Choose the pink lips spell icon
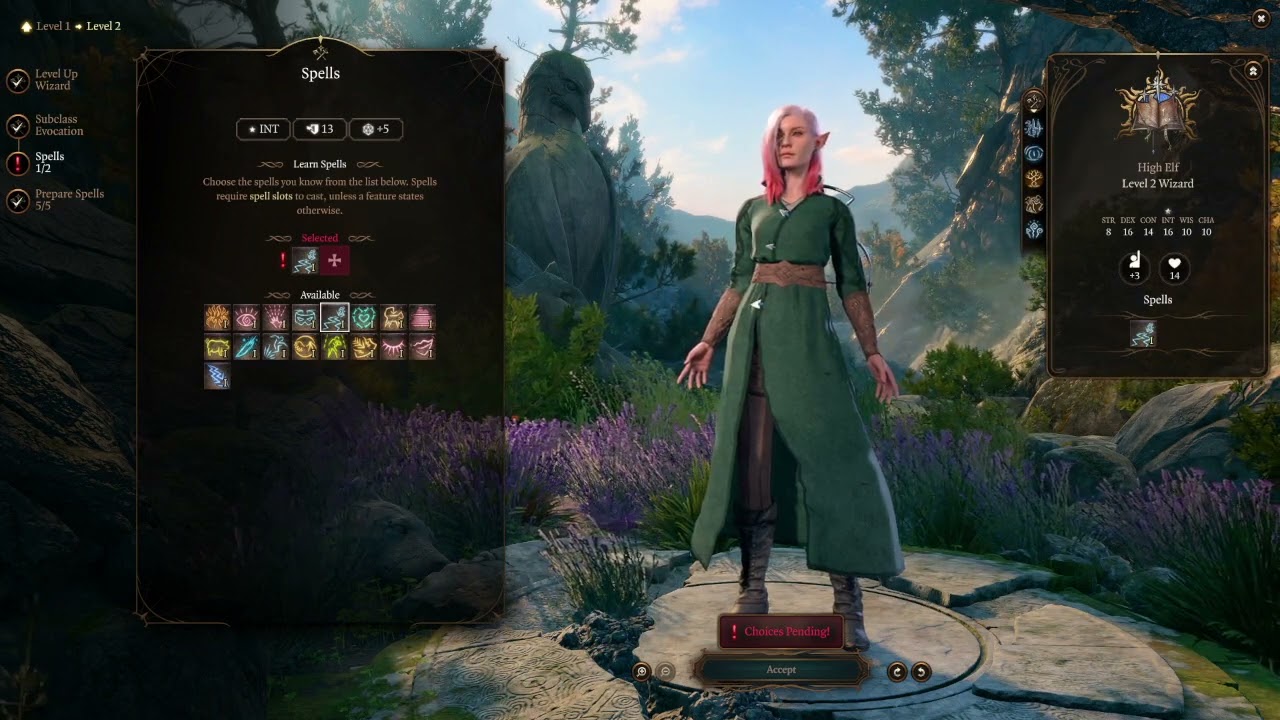Image resolution: width=1280 pixels, height=720 pixels. coord(422,347)
